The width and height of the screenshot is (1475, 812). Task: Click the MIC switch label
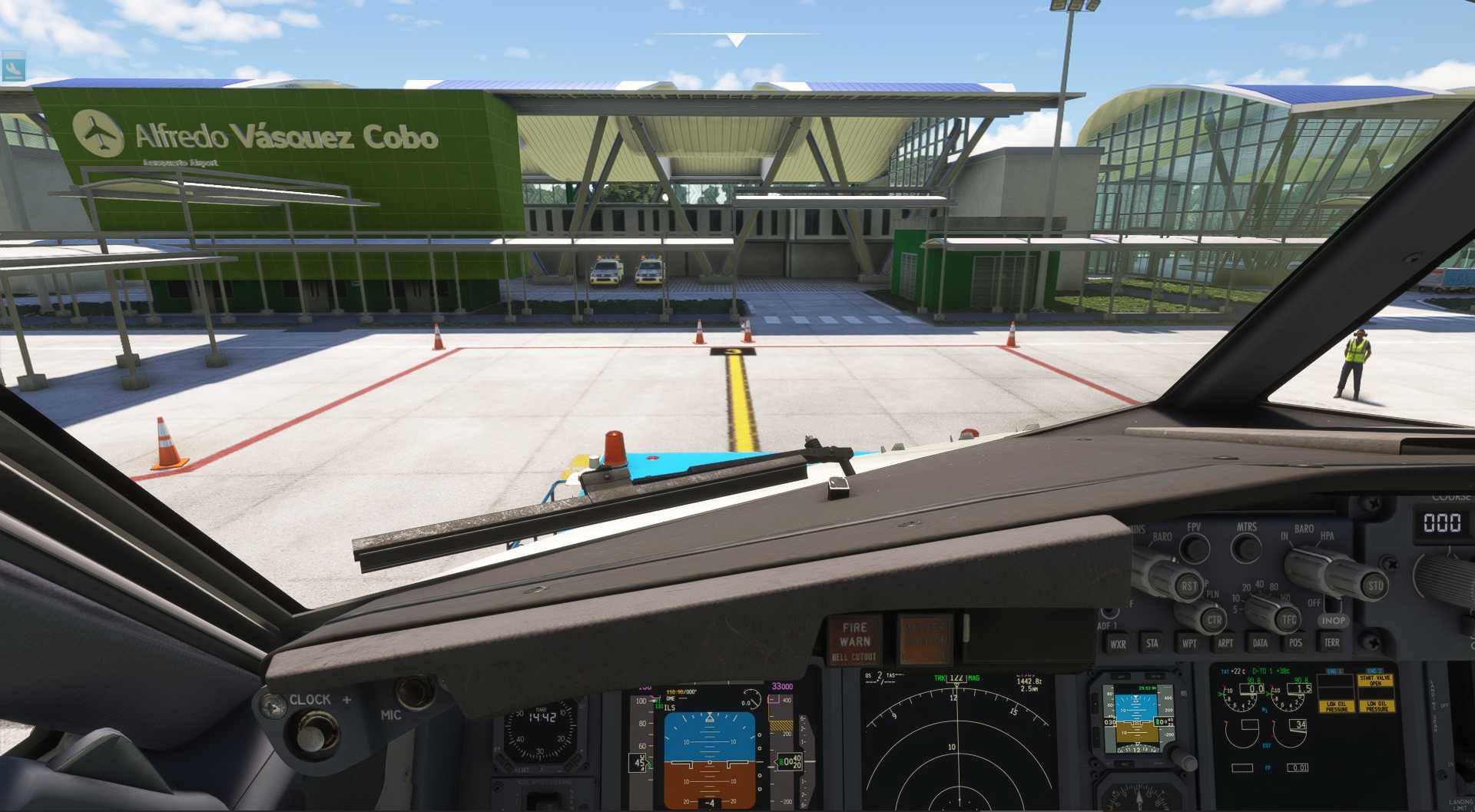tap(392, 714)
